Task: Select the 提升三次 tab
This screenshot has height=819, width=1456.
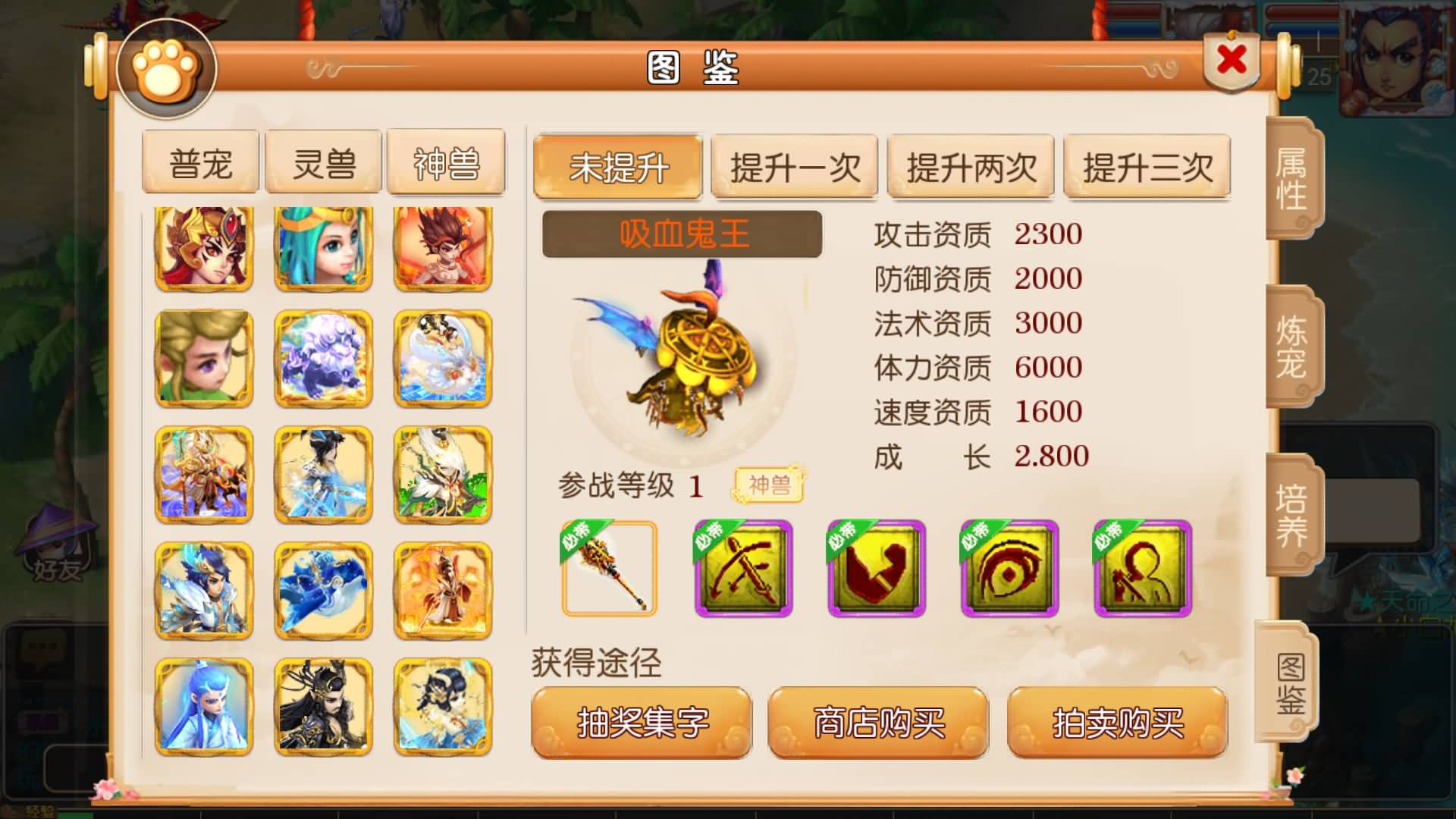Action: pos(1147,168)
